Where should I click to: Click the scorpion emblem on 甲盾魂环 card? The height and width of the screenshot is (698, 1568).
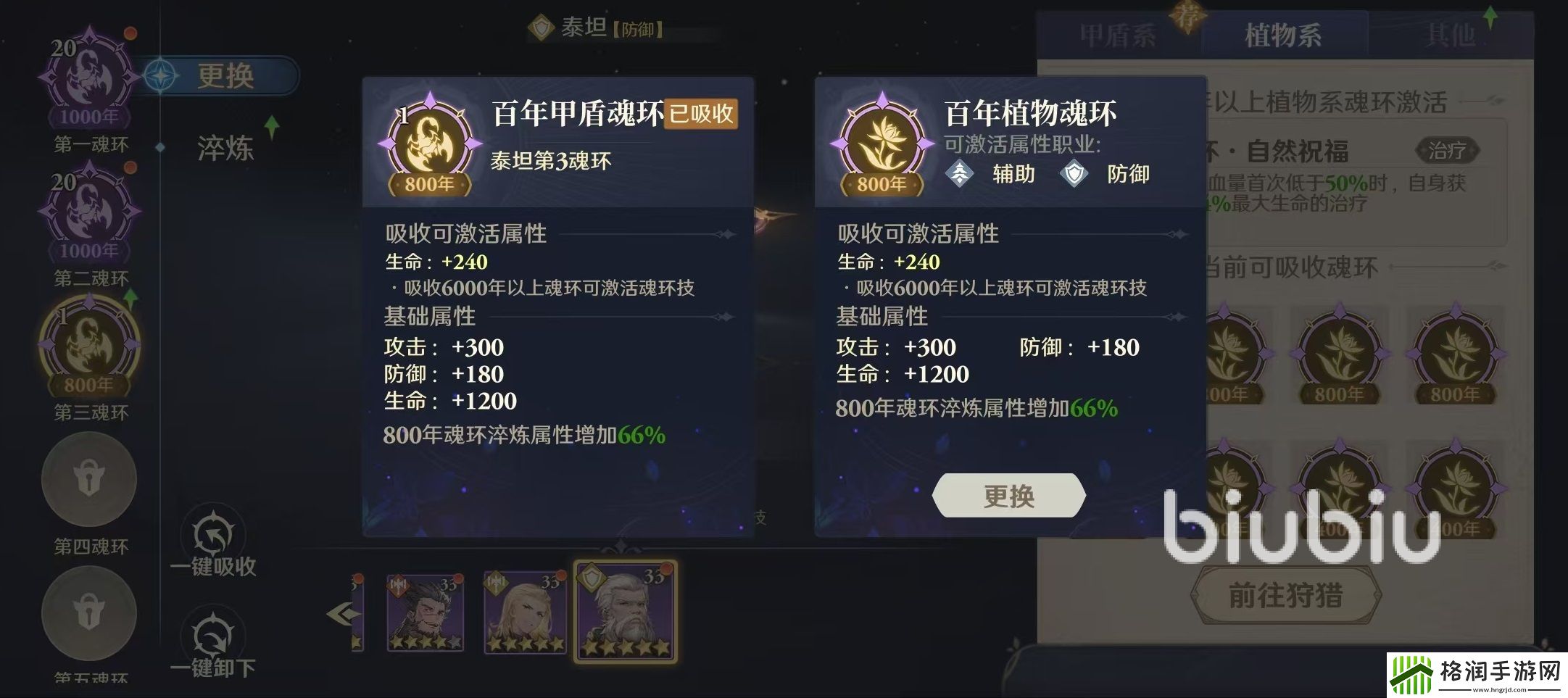428,141
